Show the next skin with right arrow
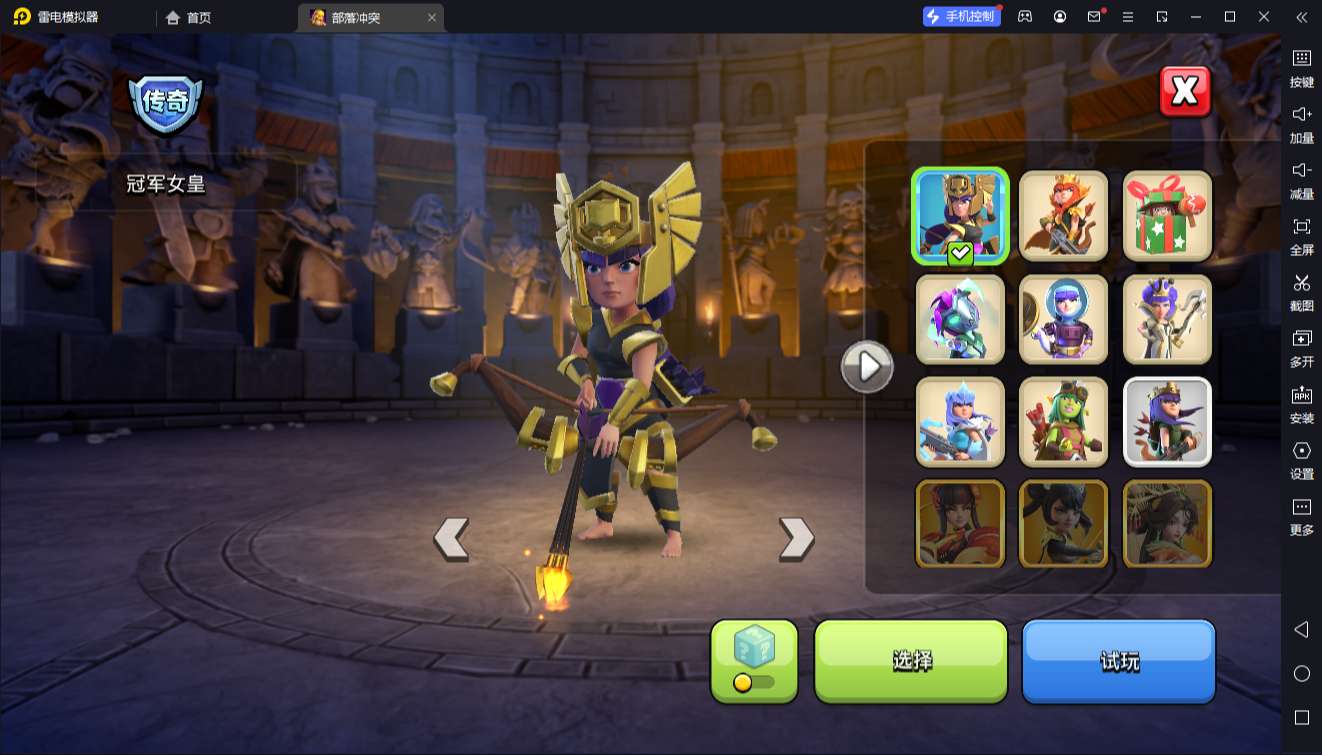The image size is (1322, 755). [796, 539]
